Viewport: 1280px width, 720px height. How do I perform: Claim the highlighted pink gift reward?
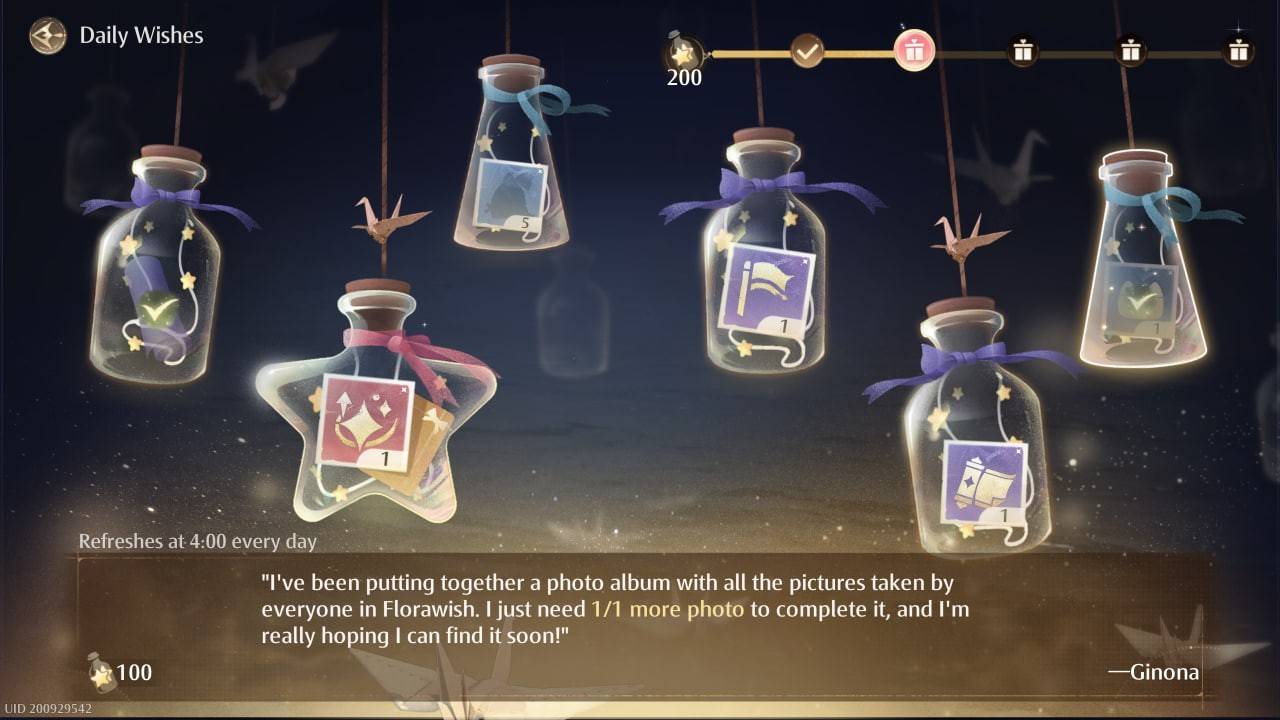coord(915,50)
